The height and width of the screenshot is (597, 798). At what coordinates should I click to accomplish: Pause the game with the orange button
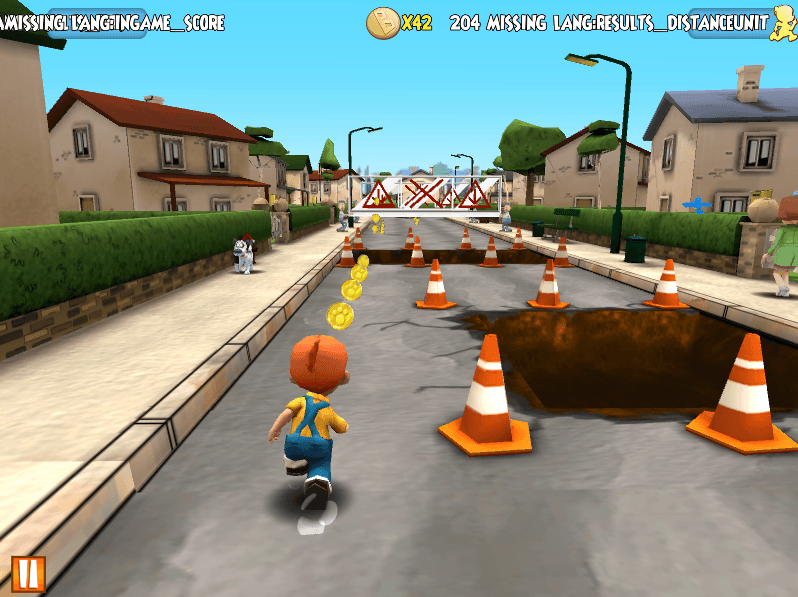pos(28,574)
